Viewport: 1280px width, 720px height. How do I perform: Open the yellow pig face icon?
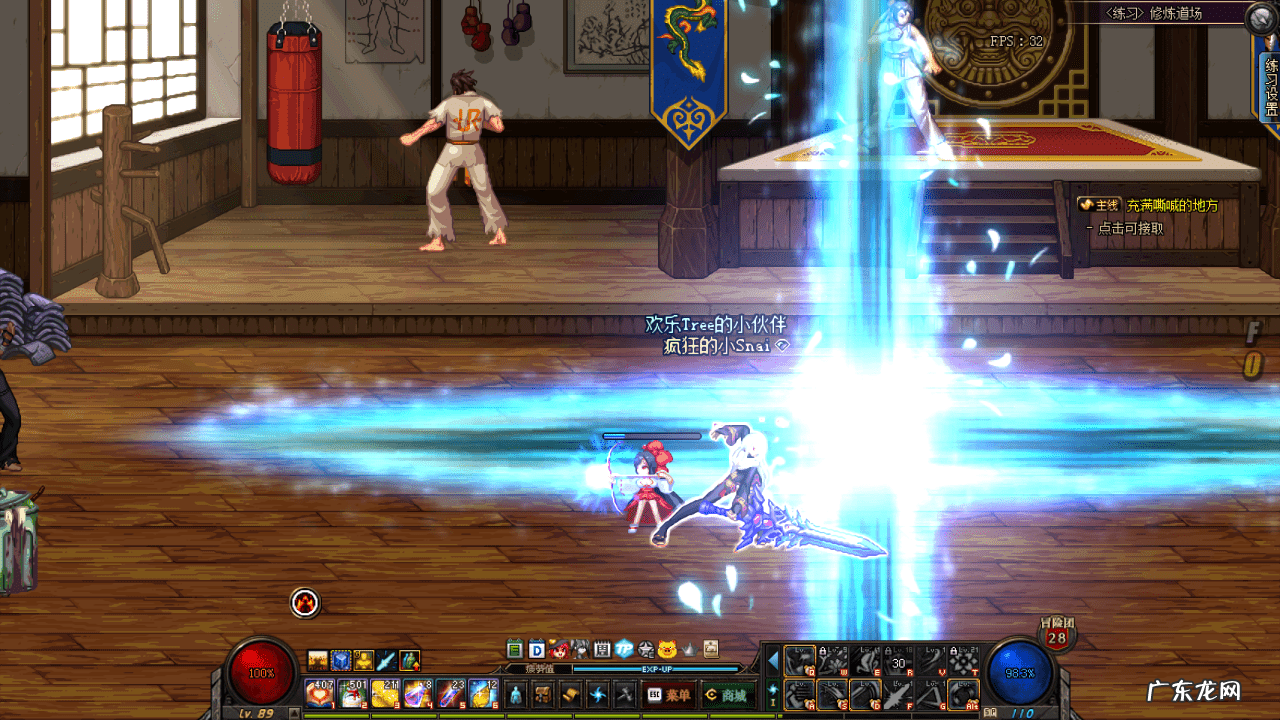[x=667, y=648]
